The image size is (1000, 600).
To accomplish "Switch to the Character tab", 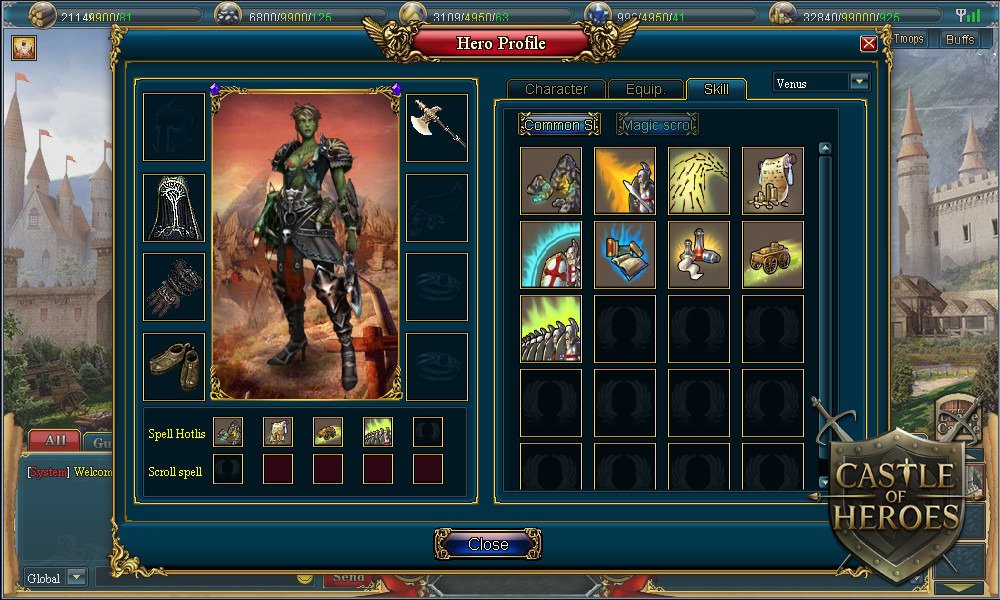I will click(x=556, y=89).
